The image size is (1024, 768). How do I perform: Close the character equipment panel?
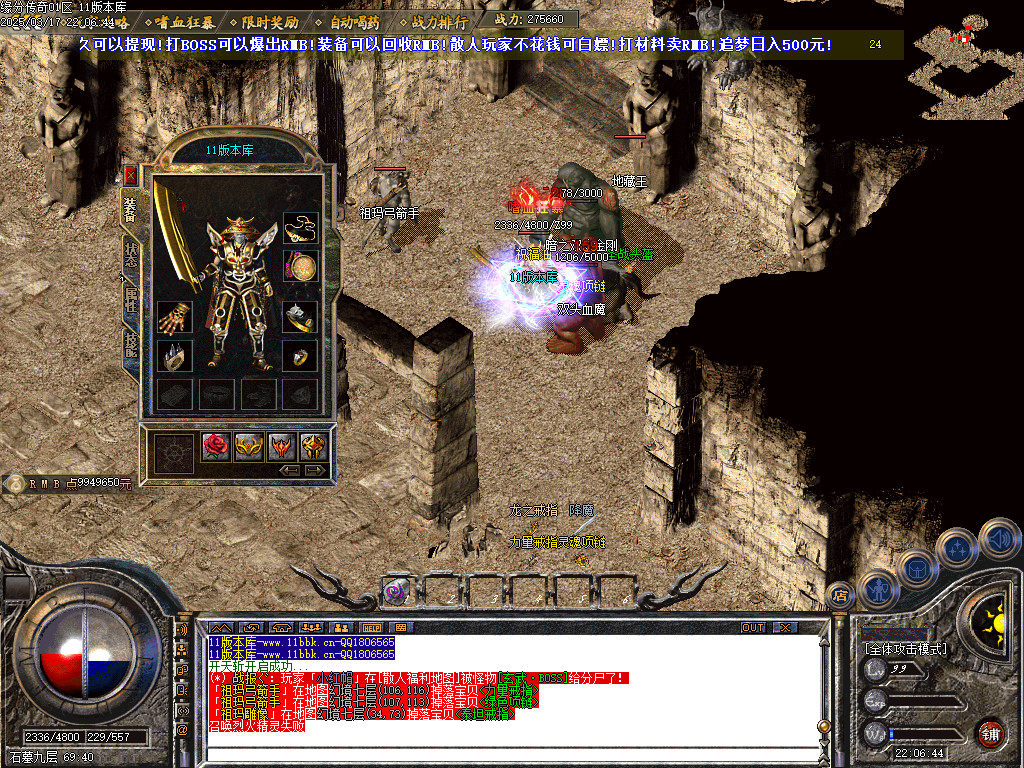pyautogui.click(x=130, y=174)
